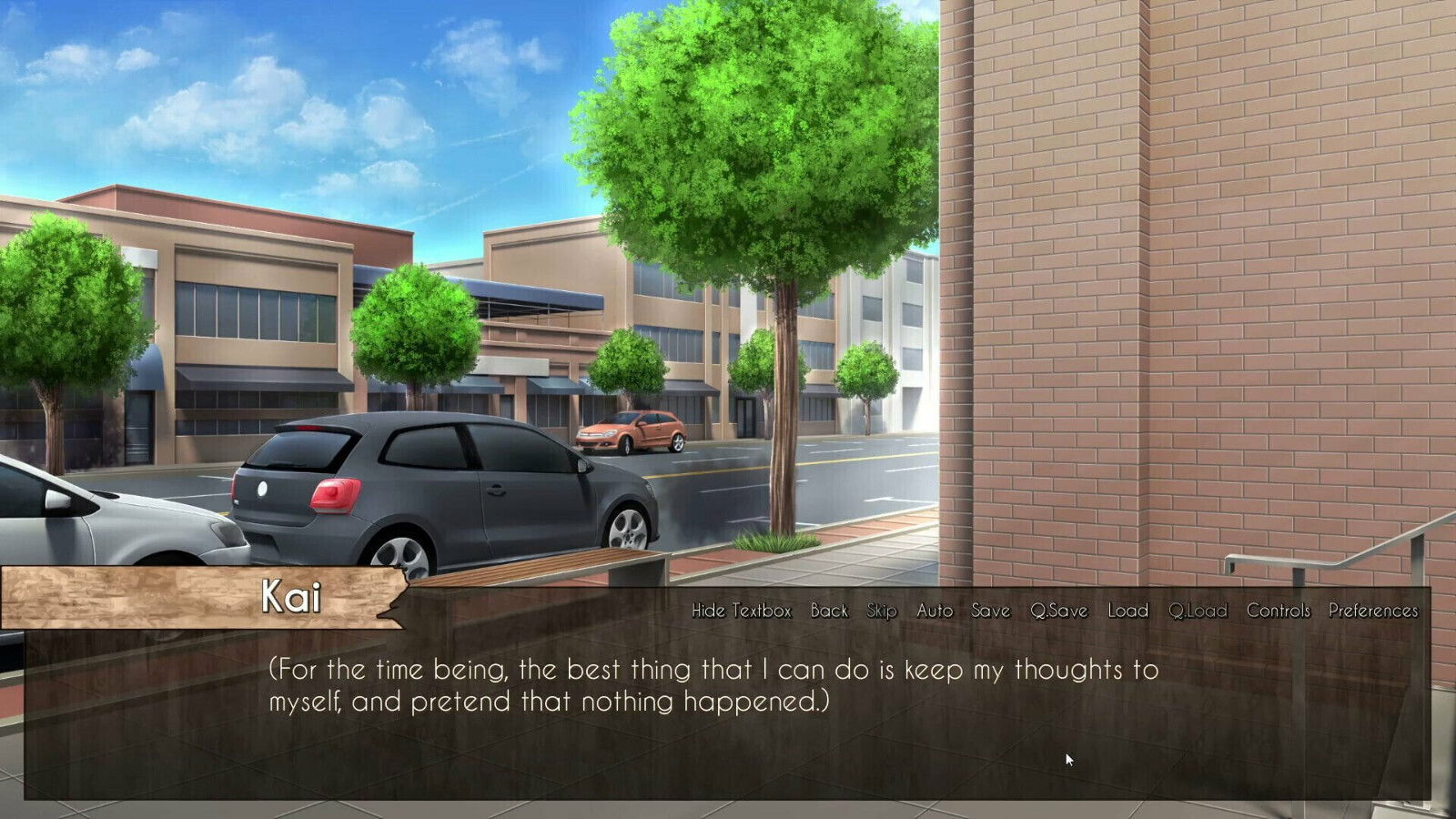View the Controls reference

click(1279, 612)
